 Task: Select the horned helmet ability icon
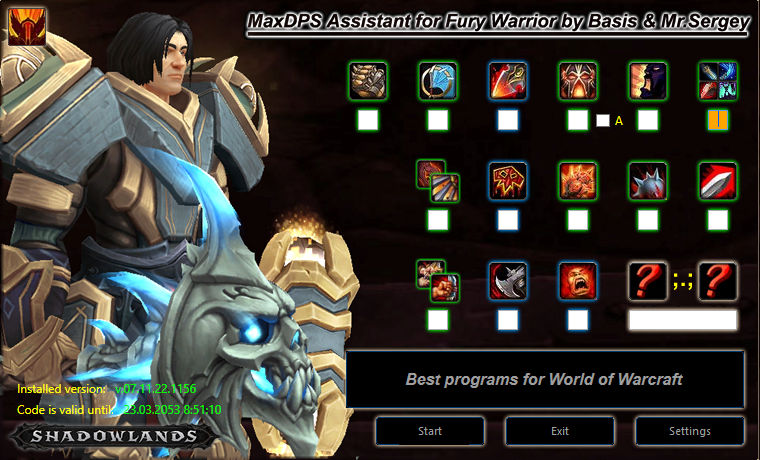click(x=577, y=81)
